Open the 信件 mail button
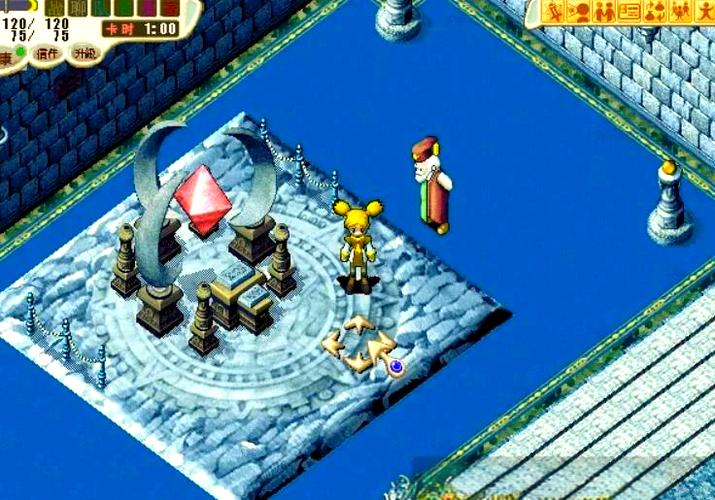The image size is (715, 500). pyautogui.click(x=45, y=53)
